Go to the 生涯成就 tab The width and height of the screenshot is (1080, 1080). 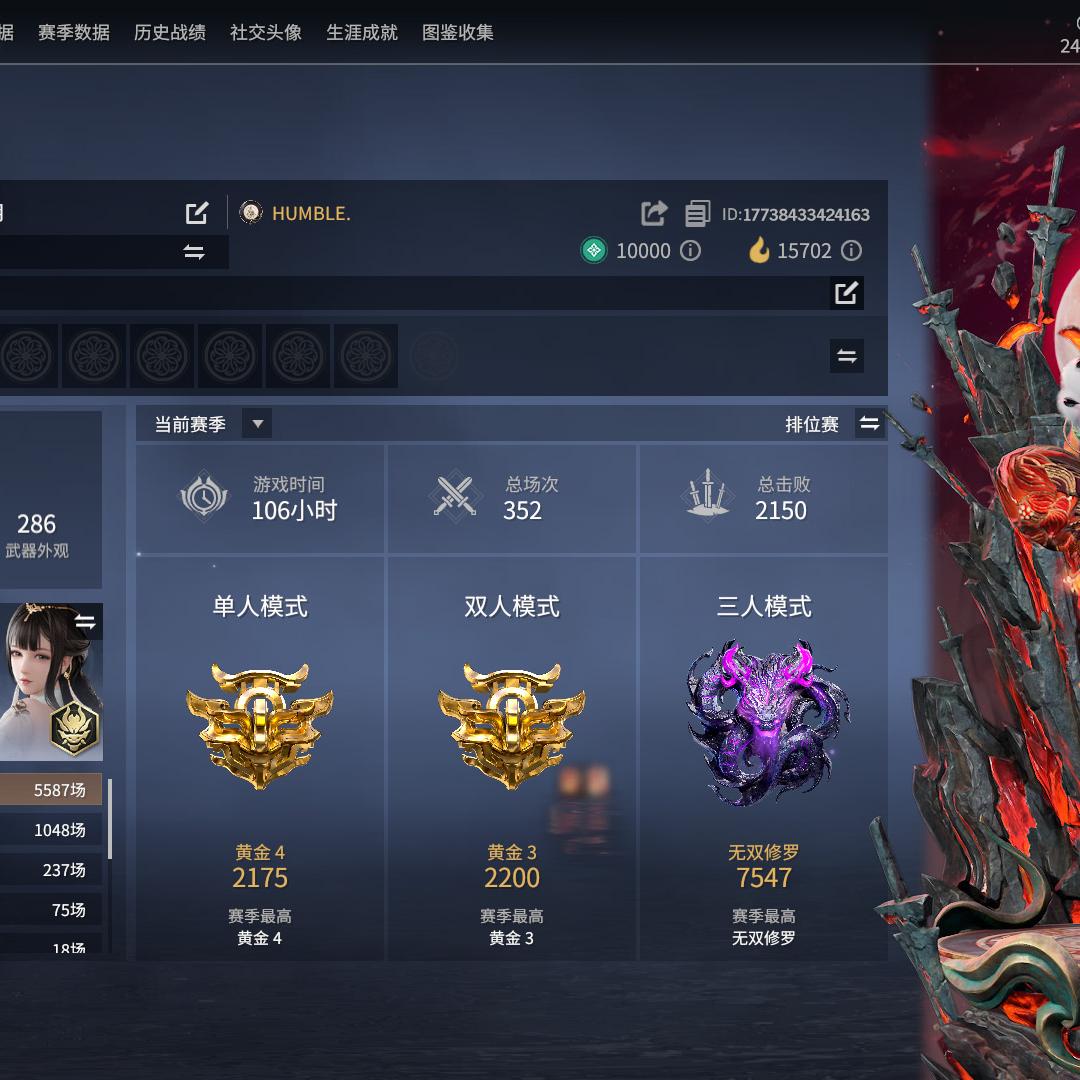(362, 32)
